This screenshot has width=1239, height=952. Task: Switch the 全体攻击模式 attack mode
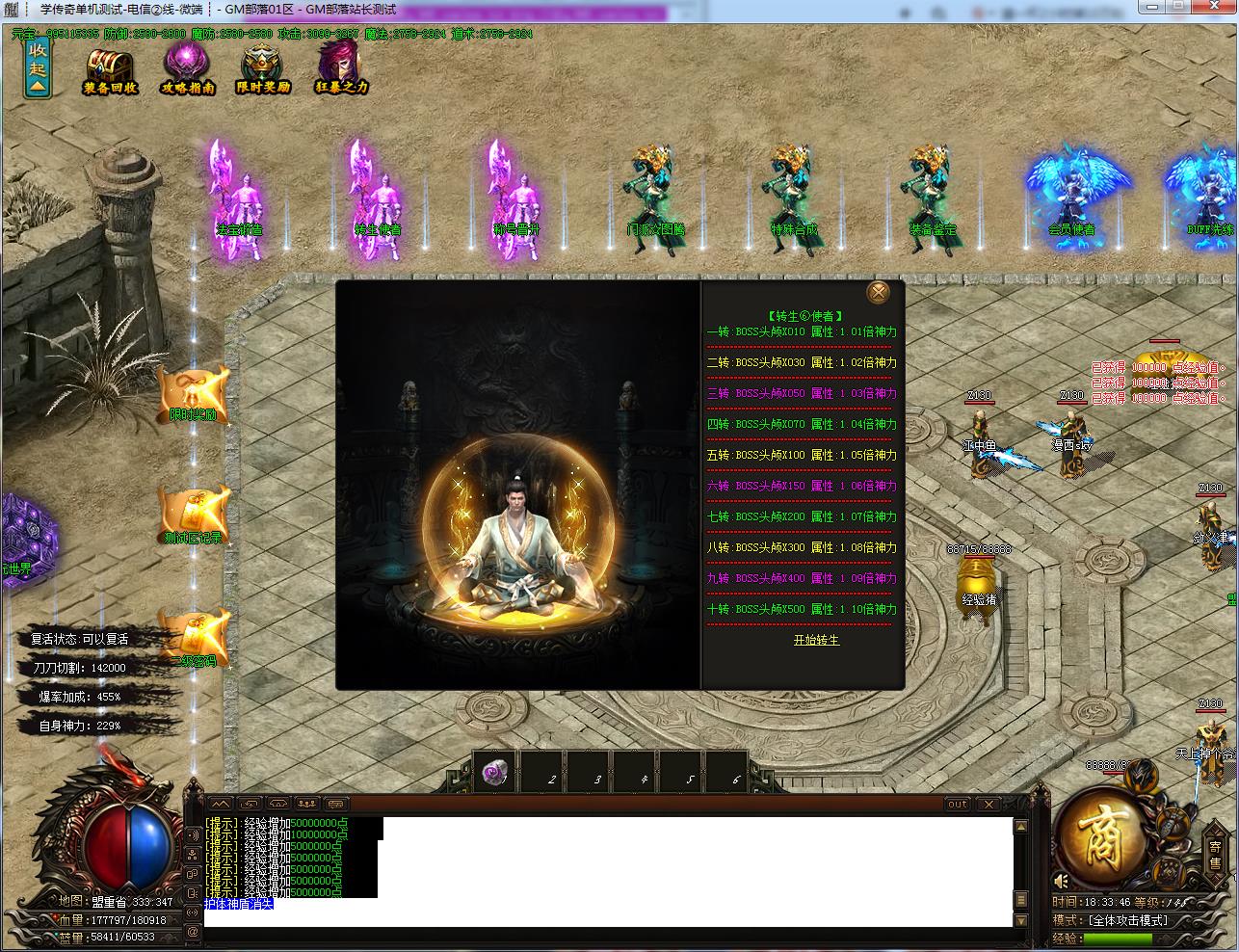[x=1126, y=920]
